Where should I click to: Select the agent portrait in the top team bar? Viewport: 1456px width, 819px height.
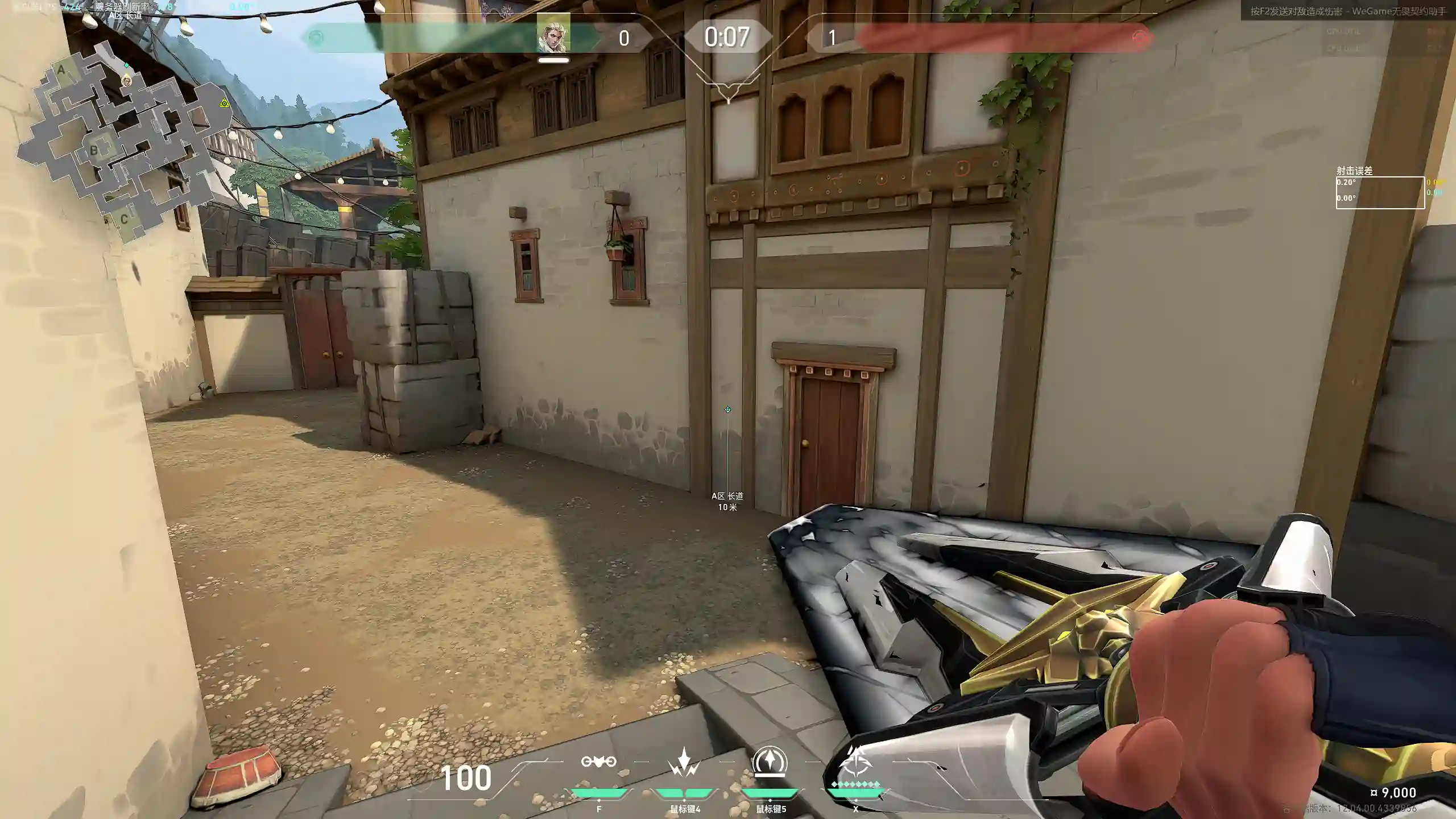click(x=553, y=35)
